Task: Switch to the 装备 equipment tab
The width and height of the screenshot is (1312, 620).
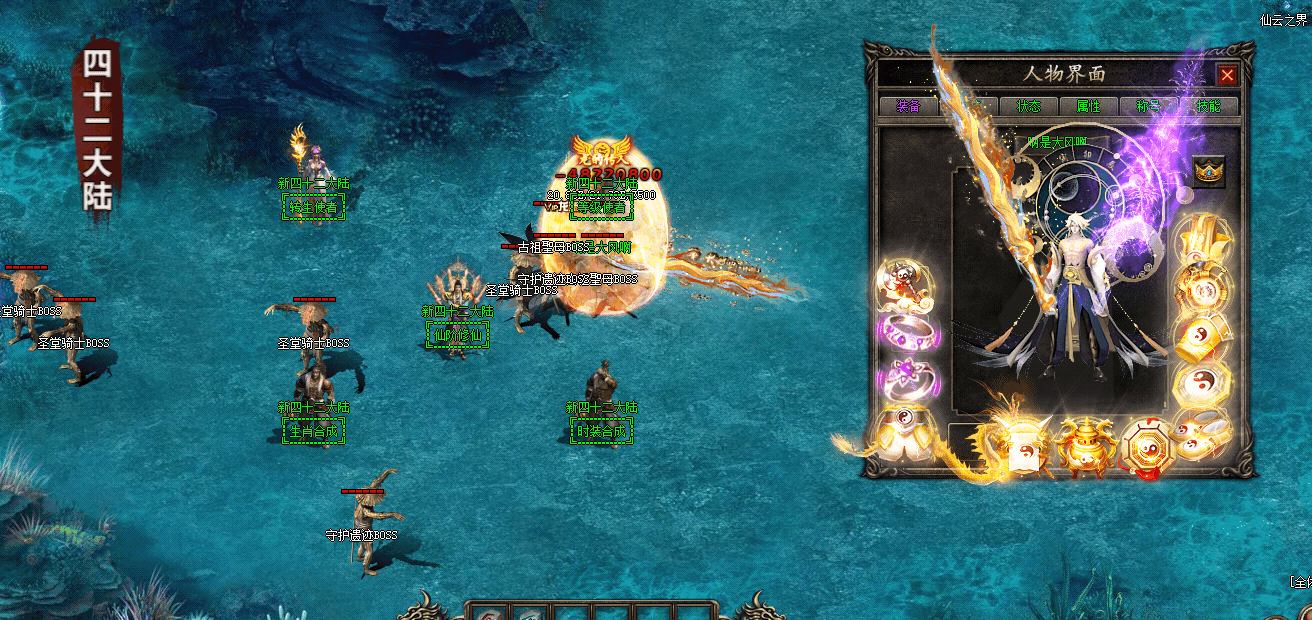Action: click(908, 106)
